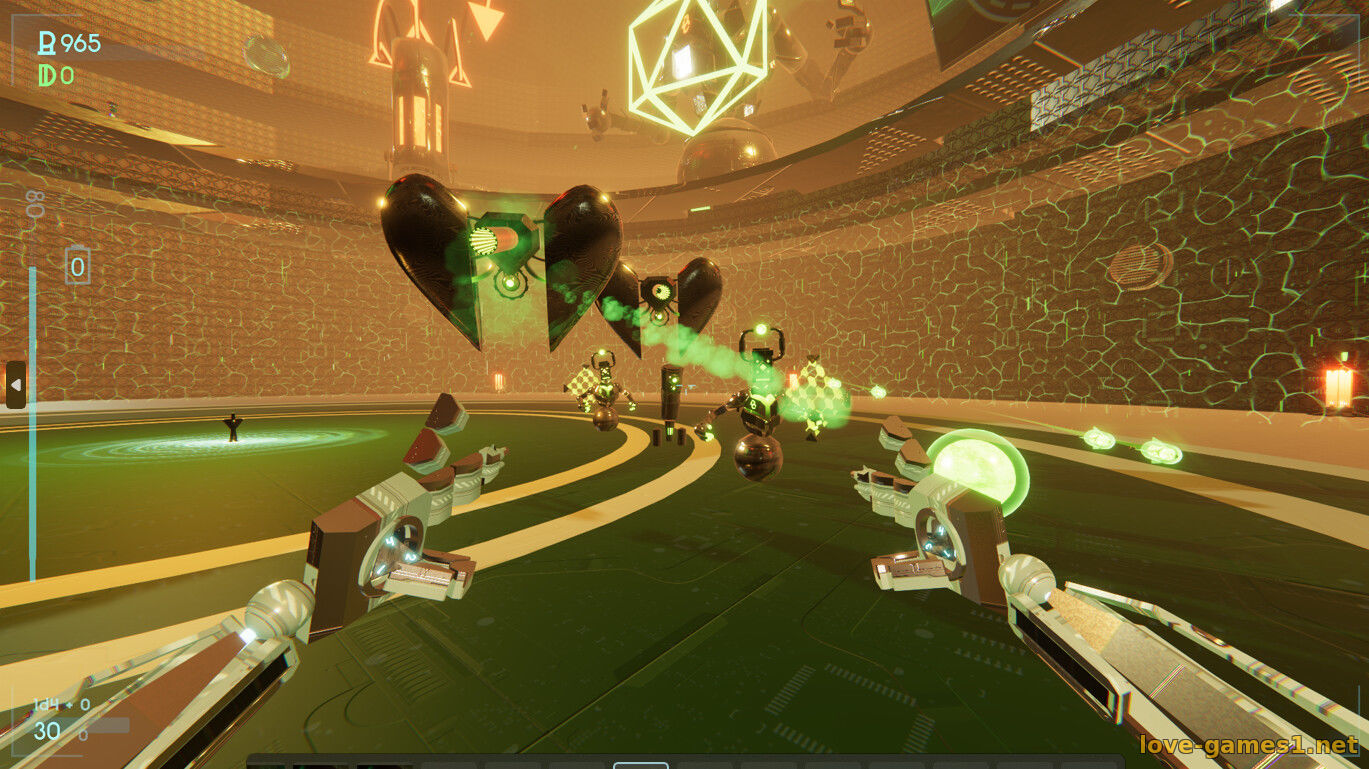Select the highlighted hotbar slot
1369x769 pixels.
[x=640, y=764]
